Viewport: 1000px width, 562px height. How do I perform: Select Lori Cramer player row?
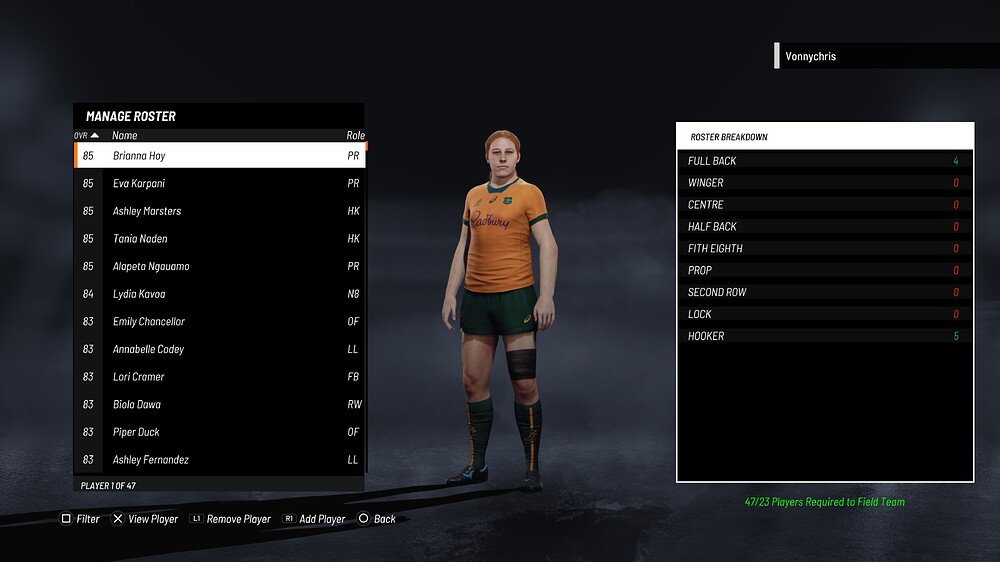pyautogui.click(x=219, y=377)
